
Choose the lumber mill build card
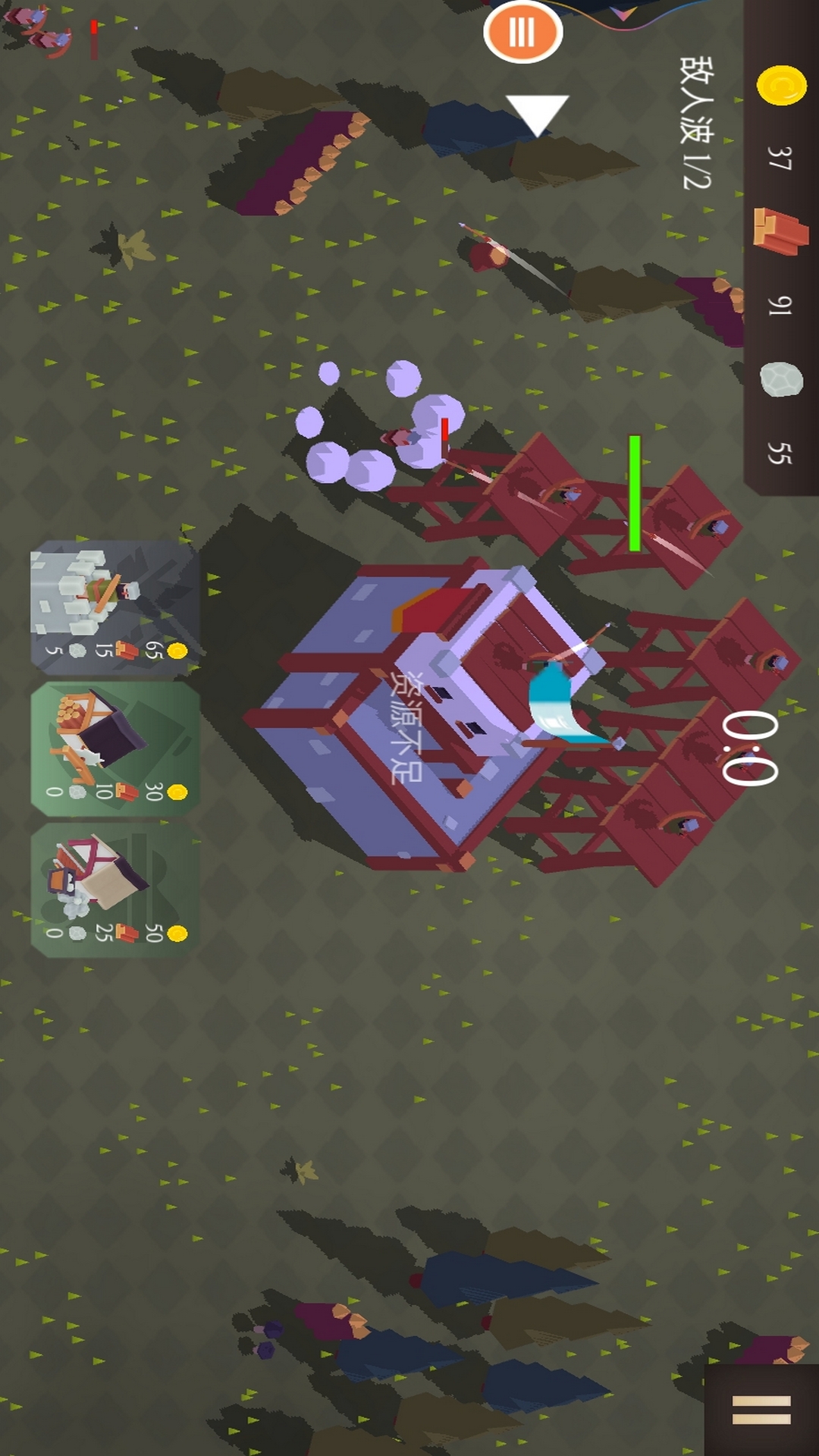[115, 748]
